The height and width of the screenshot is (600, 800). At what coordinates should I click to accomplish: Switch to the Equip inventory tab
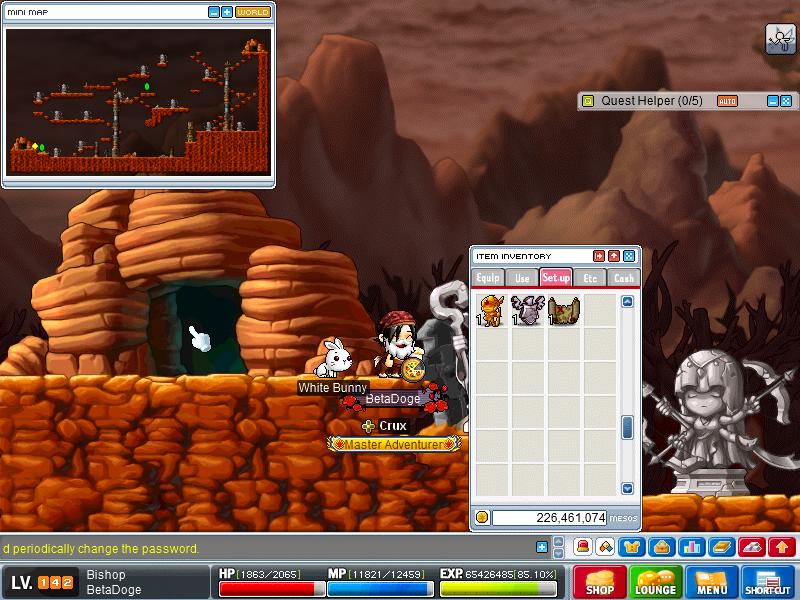click(x=488, y=277)
